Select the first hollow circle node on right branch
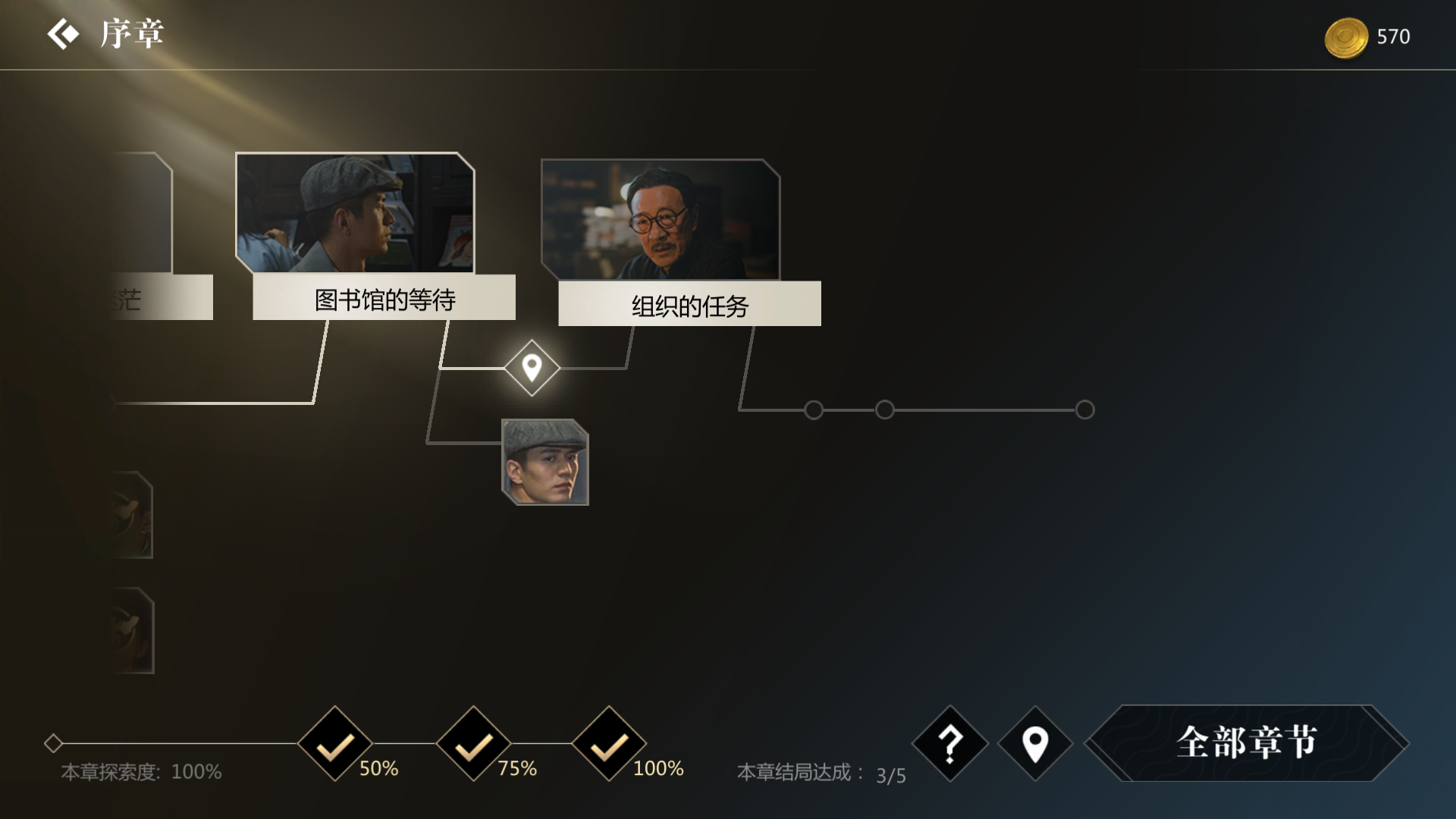The height and width of the screenshot is (819, 1456). pyautogui.click(x=813, y=409)
